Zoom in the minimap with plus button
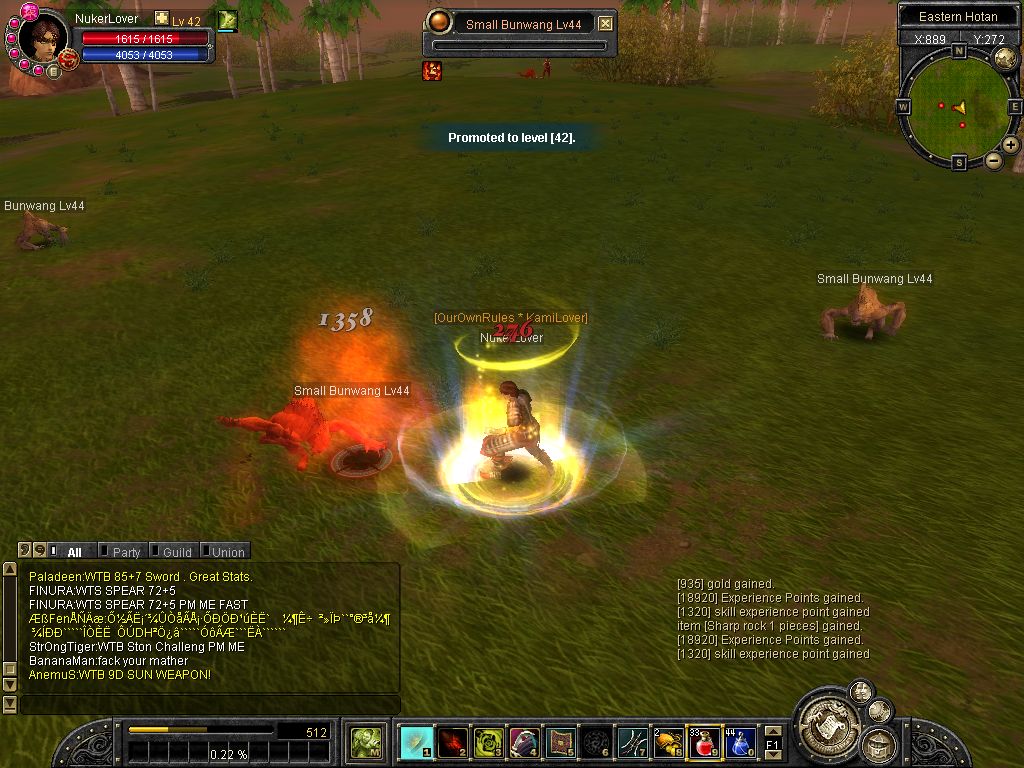 tap(1011, 145)
